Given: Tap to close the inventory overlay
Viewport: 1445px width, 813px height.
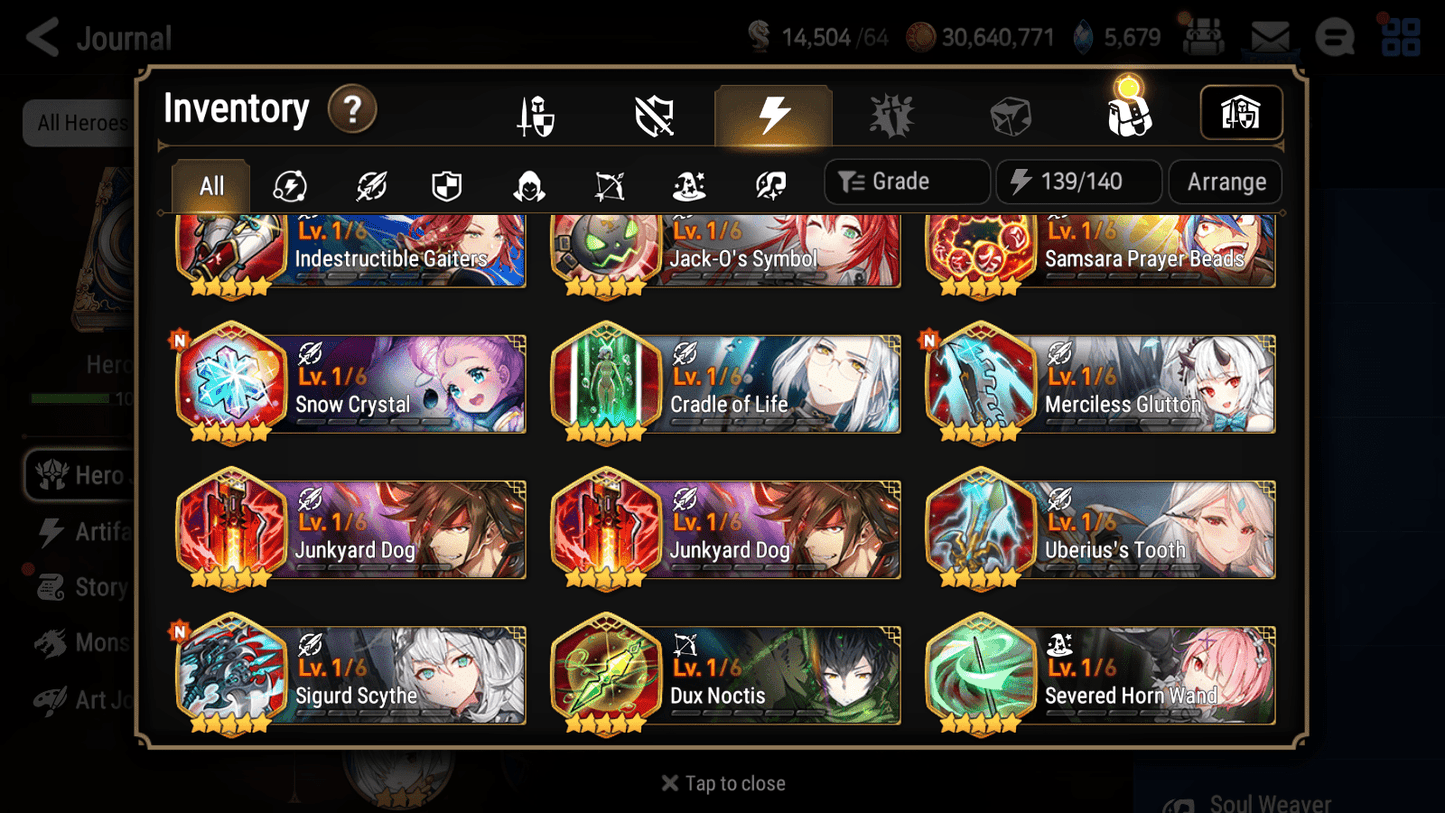Looking at the screenshot, I should coord(722,783).
